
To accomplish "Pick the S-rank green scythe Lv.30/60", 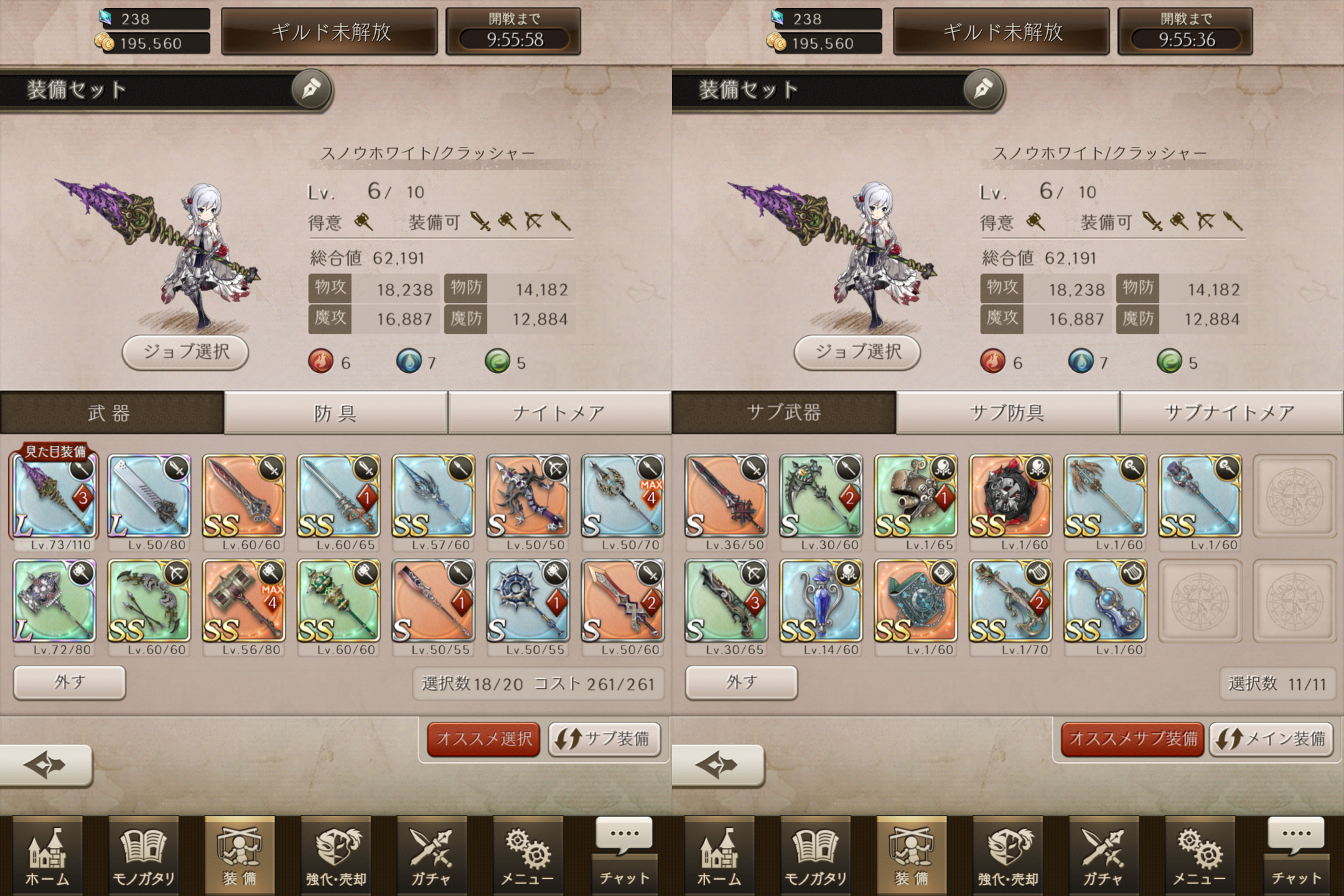I will (x=821, y=496).
